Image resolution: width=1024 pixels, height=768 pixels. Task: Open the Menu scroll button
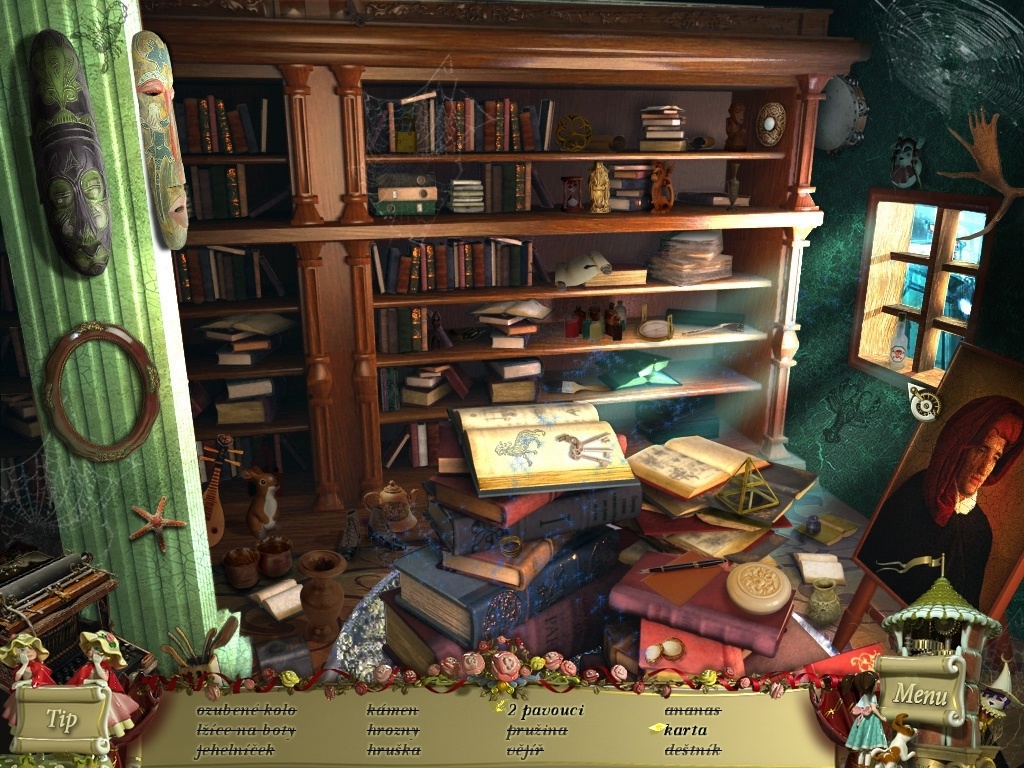[919, 692]
